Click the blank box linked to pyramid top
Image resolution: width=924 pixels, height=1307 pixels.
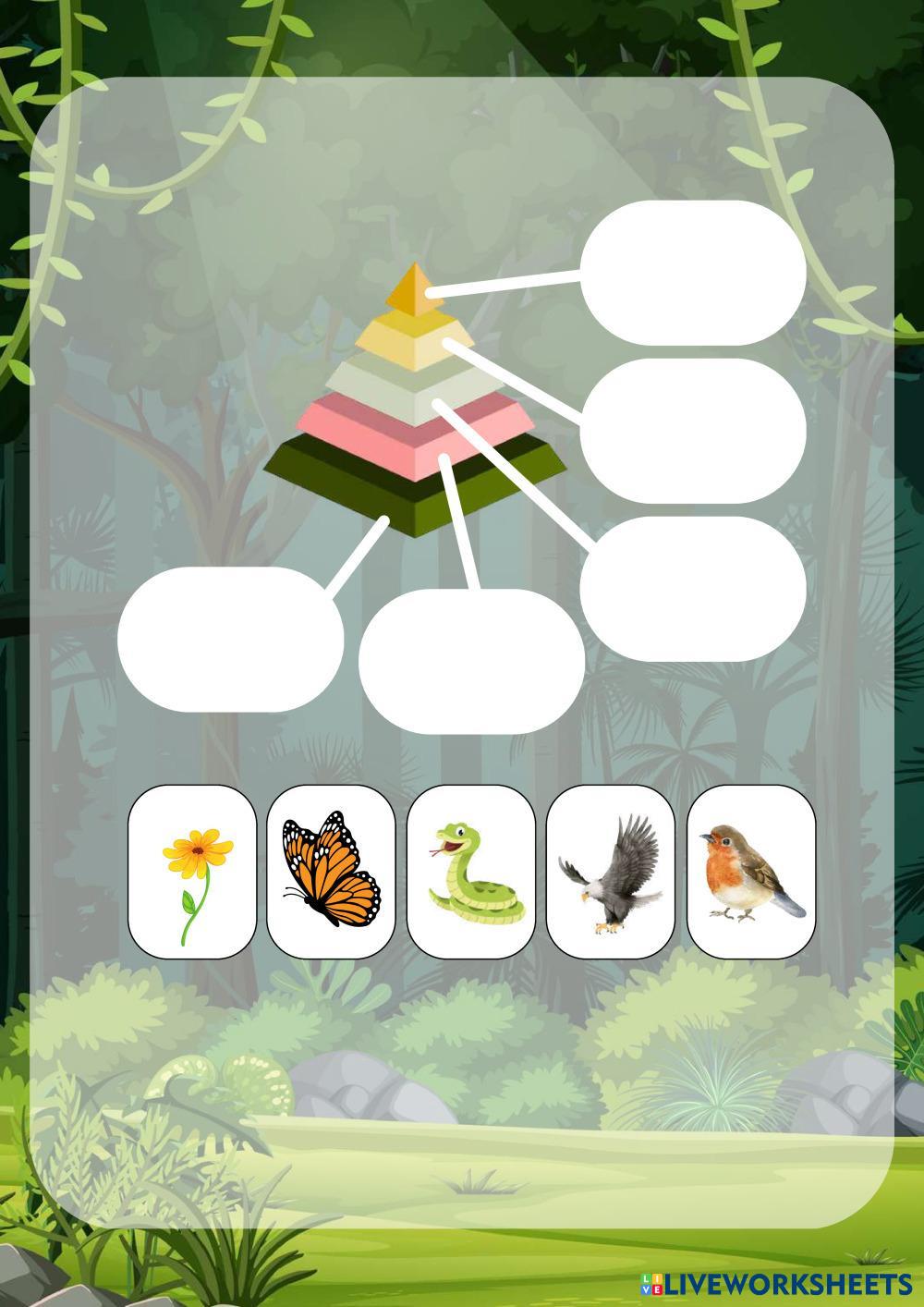tap(693, 273)
